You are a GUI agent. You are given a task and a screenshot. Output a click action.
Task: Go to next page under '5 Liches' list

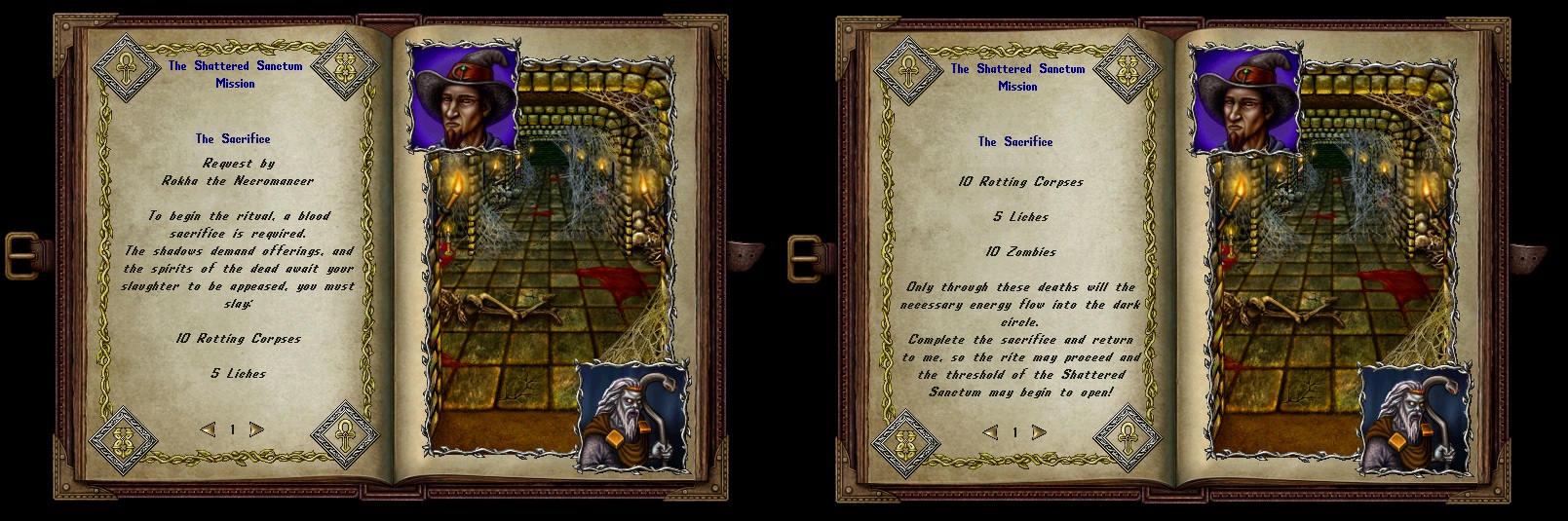pos(256,429)
